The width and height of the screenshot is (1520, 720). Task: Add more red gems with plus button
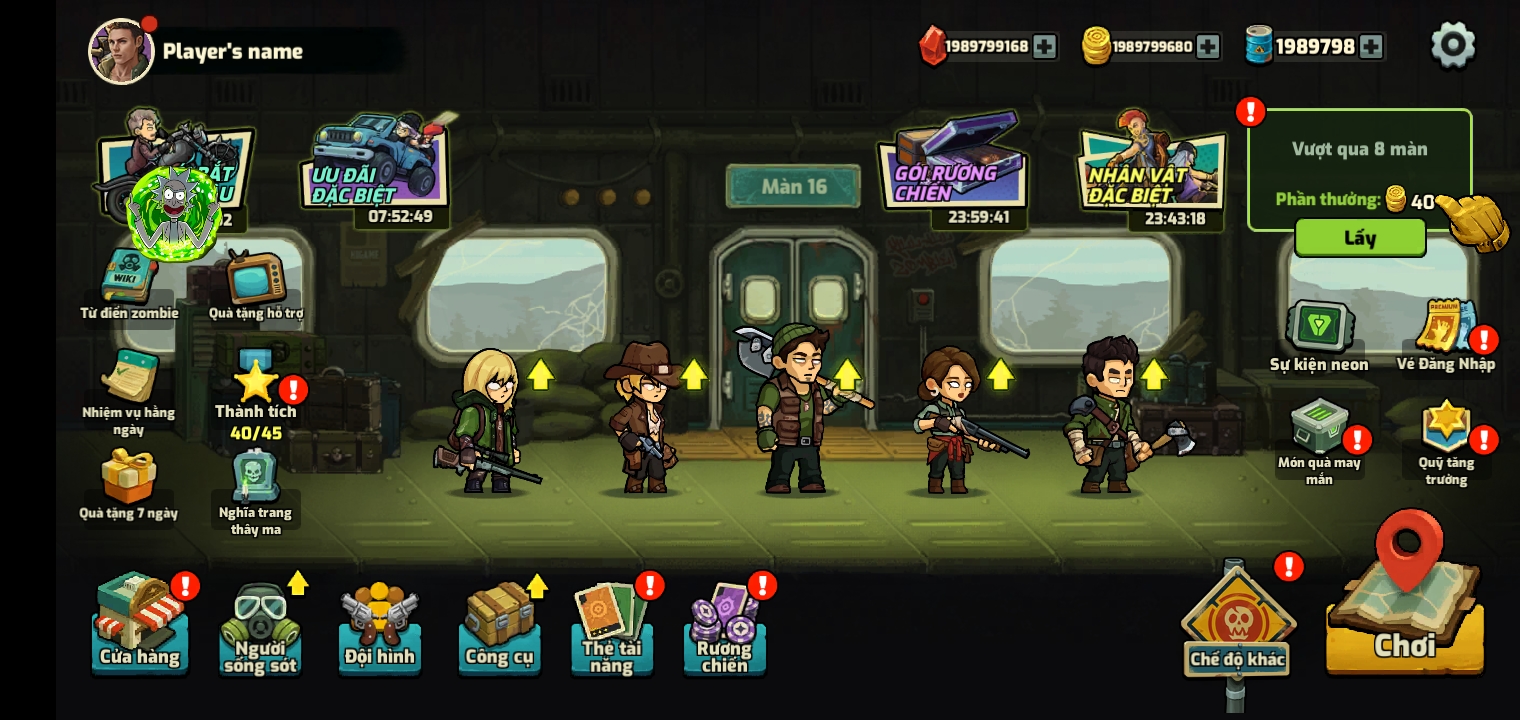coord(1044,46)
